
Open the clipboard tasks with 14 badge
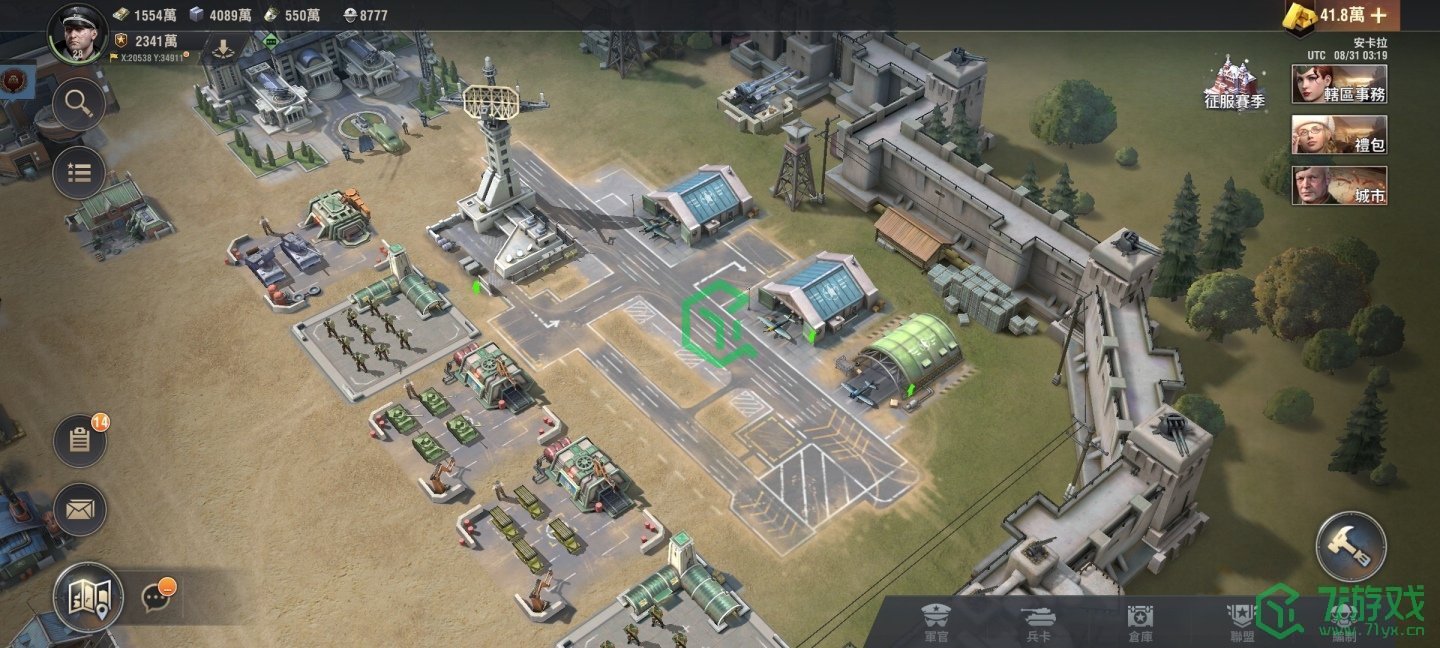(x=80, y=441)
